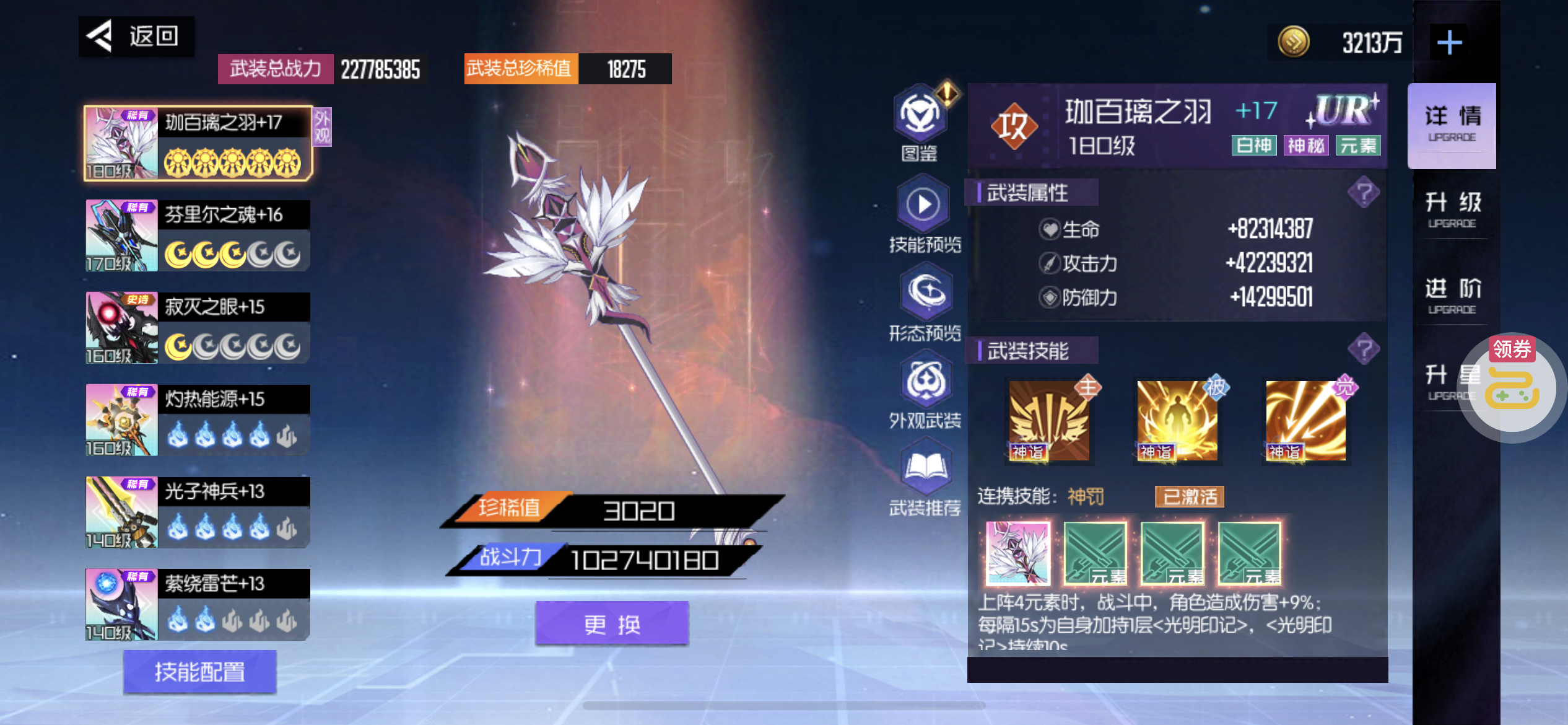Screen dimensions: 1568x725
Task: Show help for 武装属性 attributes
Action: (x=1364, y=193)
